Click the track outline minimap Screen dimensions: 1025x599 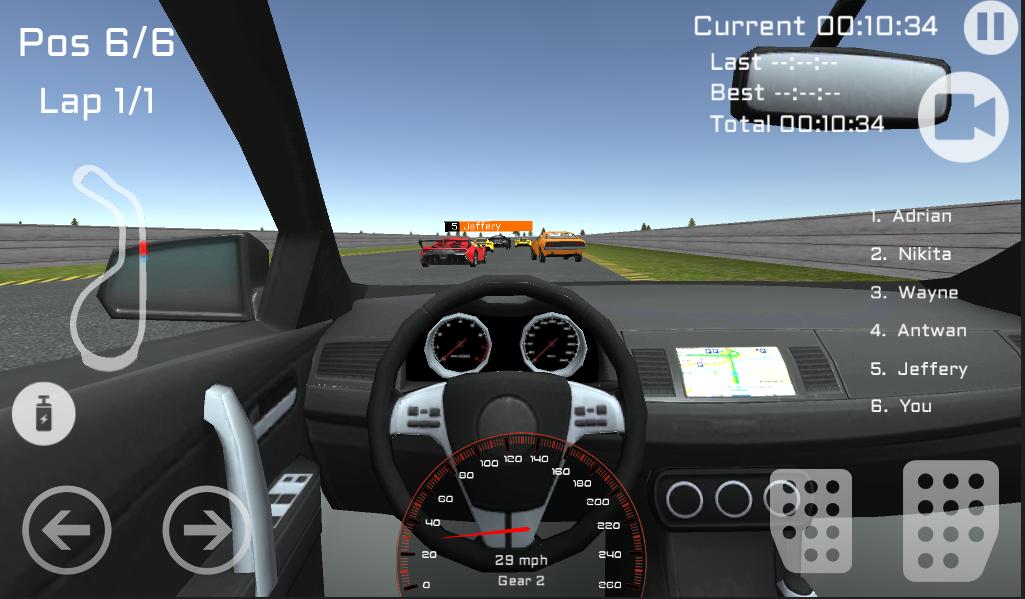click(x=109, y=265)
